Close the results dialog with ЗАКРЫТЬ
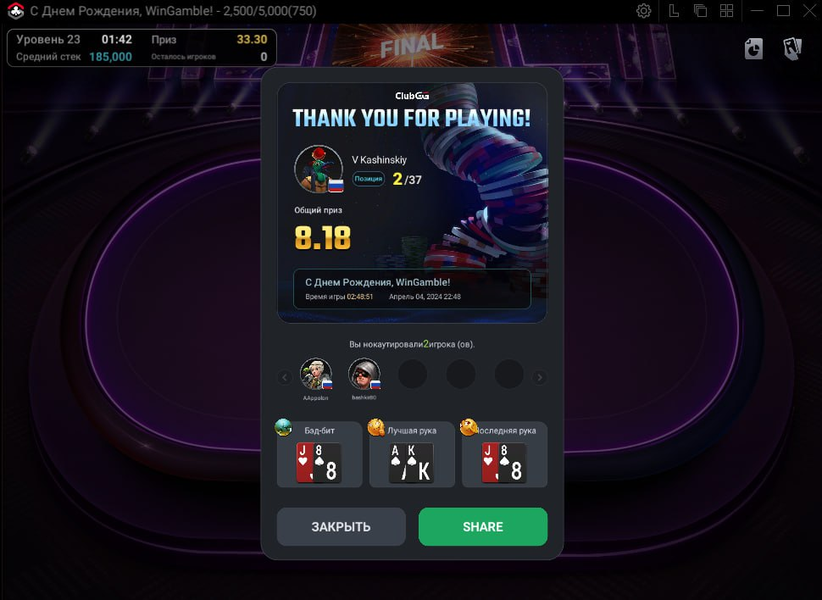822x600 pixels. (x=341, y=527)
